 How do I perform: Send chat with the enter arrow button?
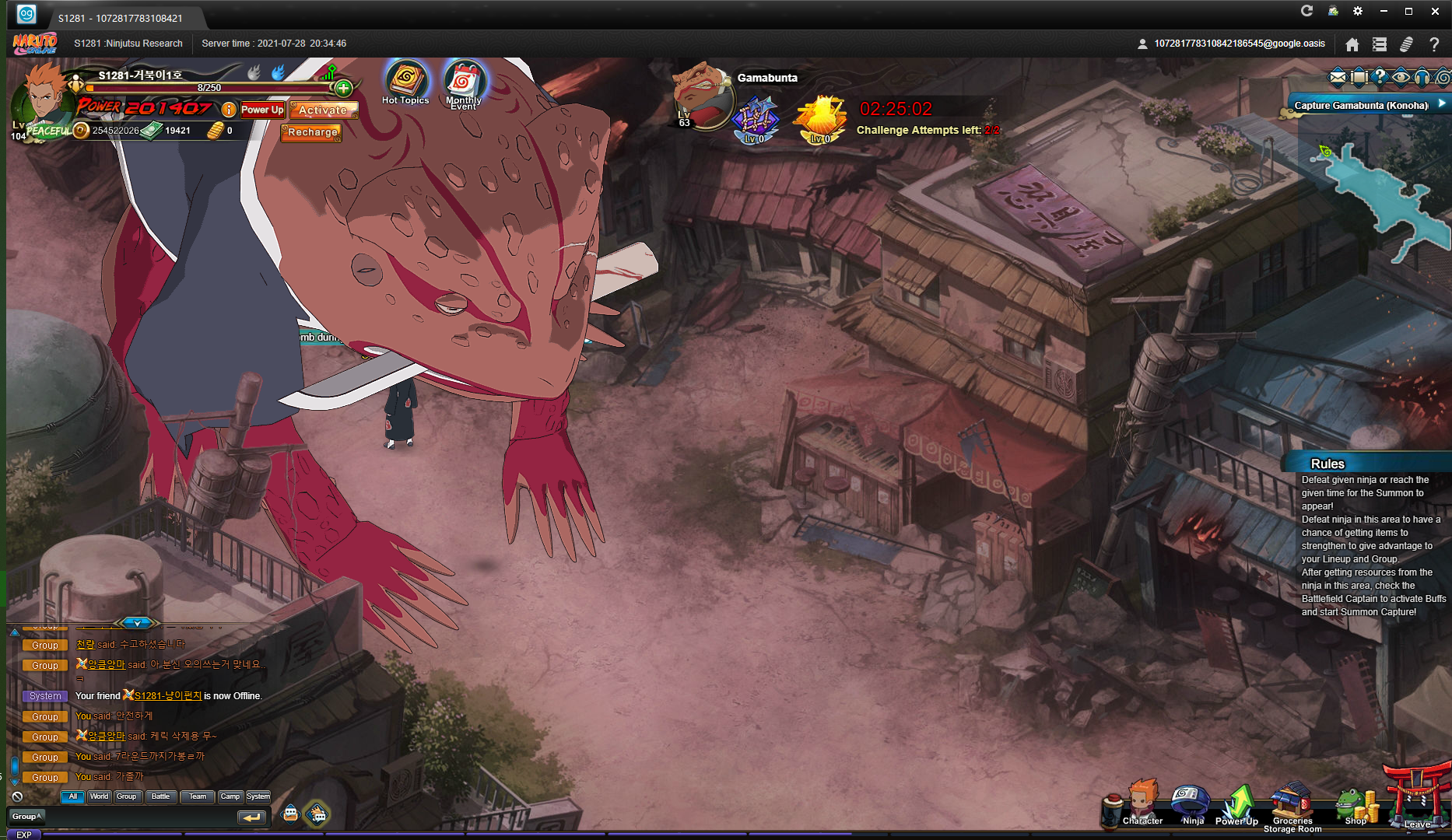tap(251, 817)
